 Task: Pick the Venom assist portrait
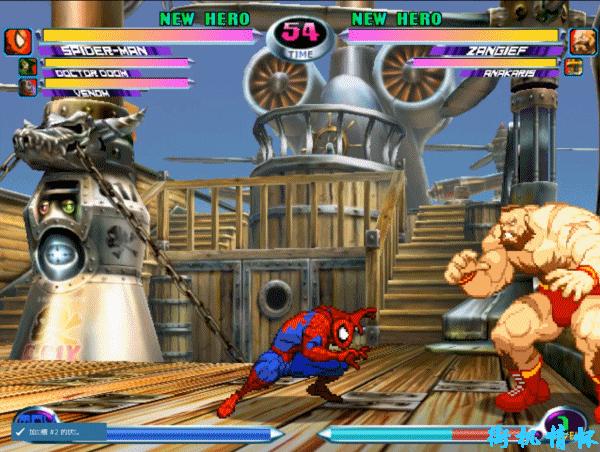(x=26, y=88)
